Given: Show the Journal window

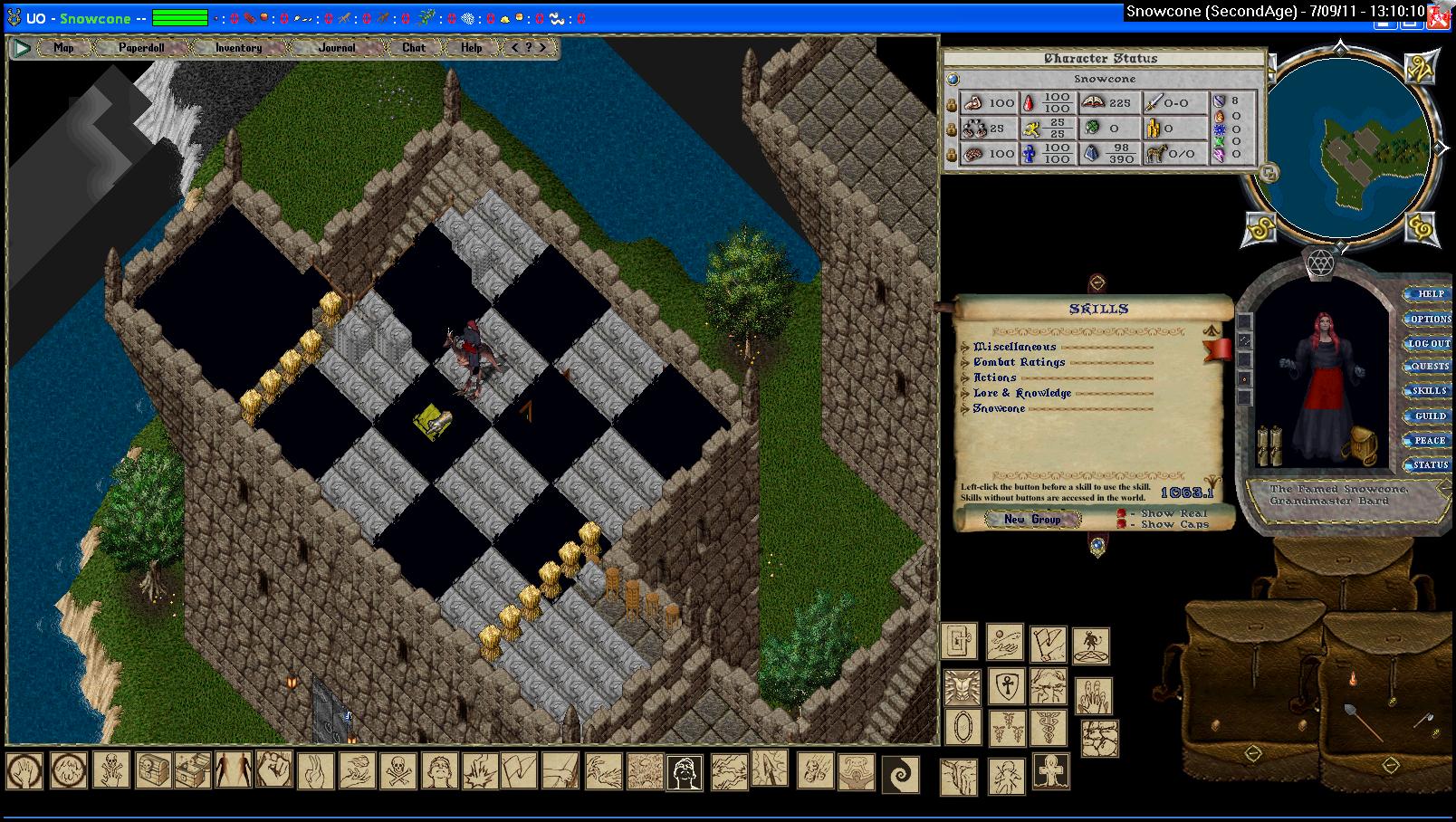Looking at the screenshot, I should [x=337, y=48].
